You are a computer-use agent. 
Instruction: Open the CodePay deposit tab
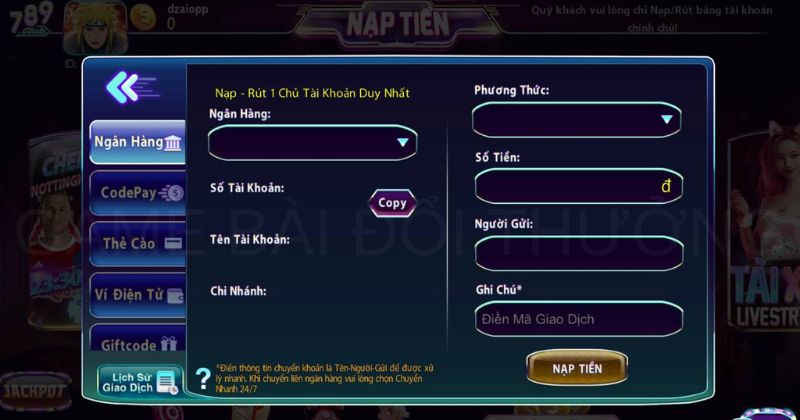click(x=138, y=193)
